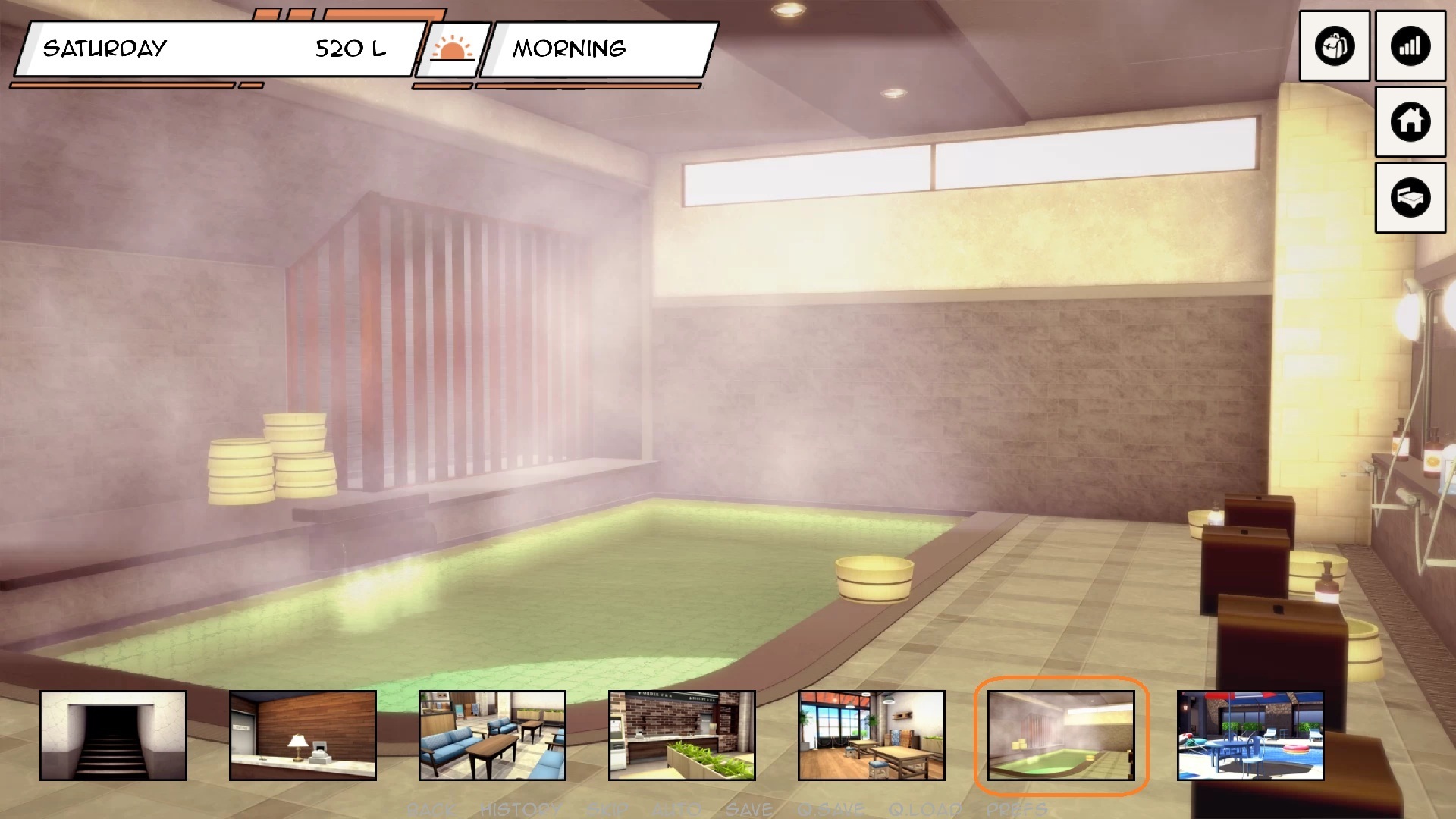The height and width of the screenshot is (819, 1456).
Task: Select the dining room thumbnail
Action: point(871,735)
